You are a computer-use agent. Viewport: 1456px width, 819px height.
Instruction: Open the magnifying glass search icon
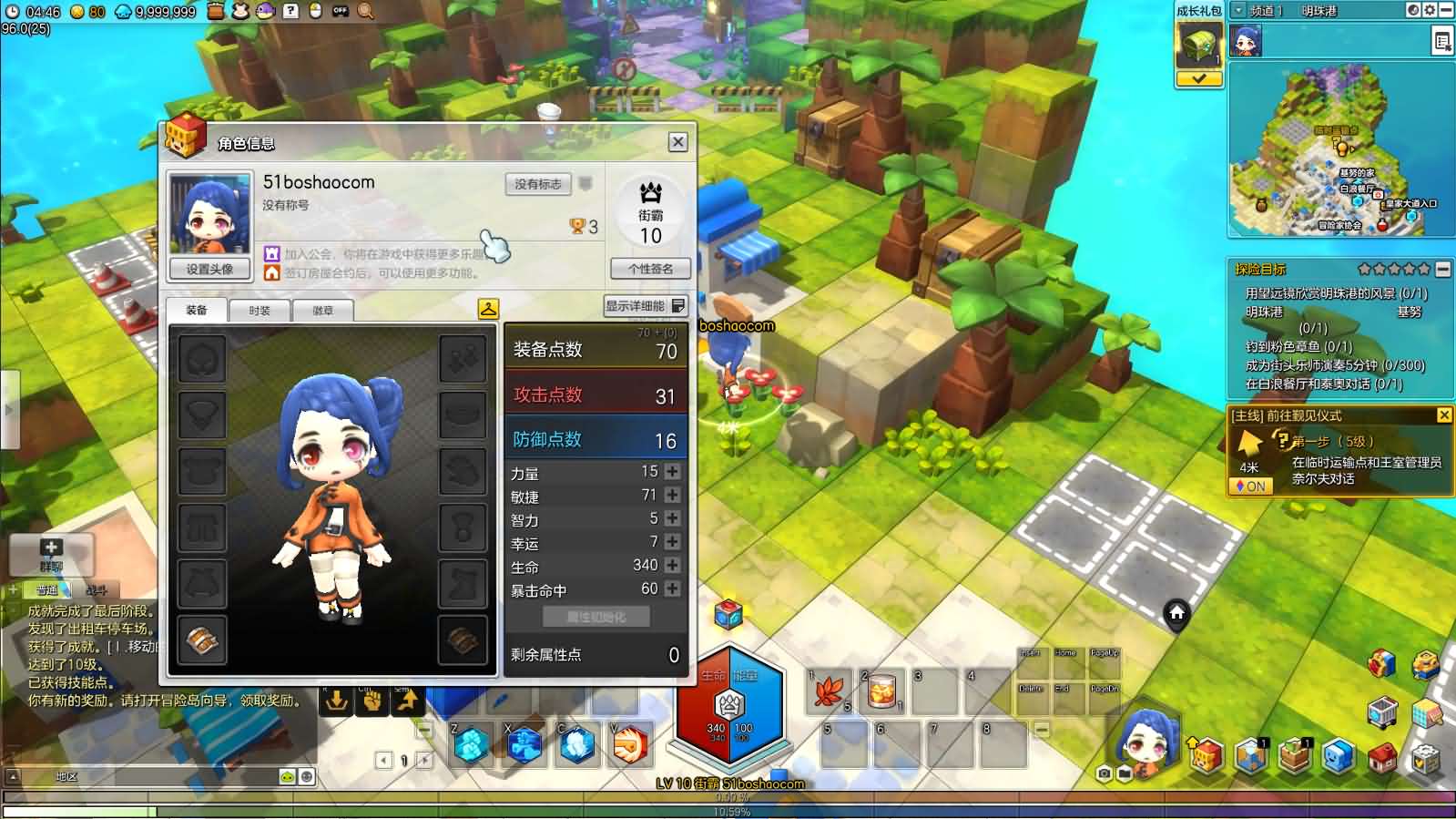364,12
